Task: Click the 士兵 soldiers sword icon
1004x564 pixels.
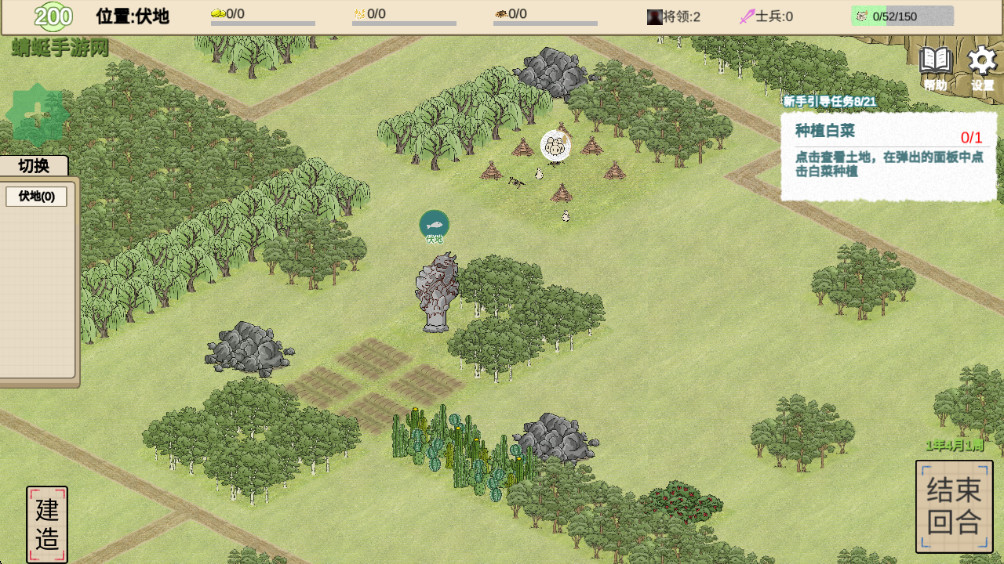Action: coord(747,16)
